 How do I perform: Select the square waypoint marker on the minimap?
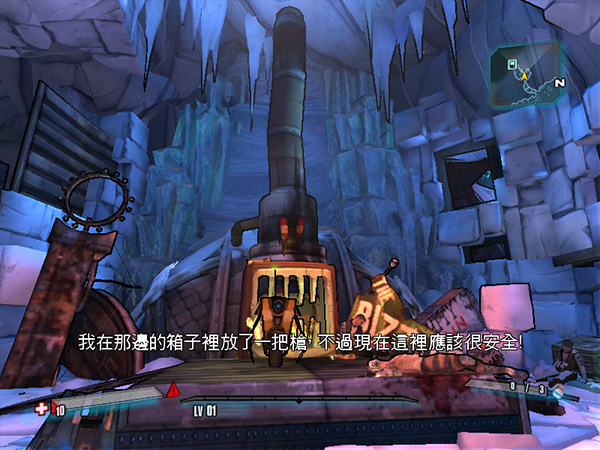(x=512, y=64)
